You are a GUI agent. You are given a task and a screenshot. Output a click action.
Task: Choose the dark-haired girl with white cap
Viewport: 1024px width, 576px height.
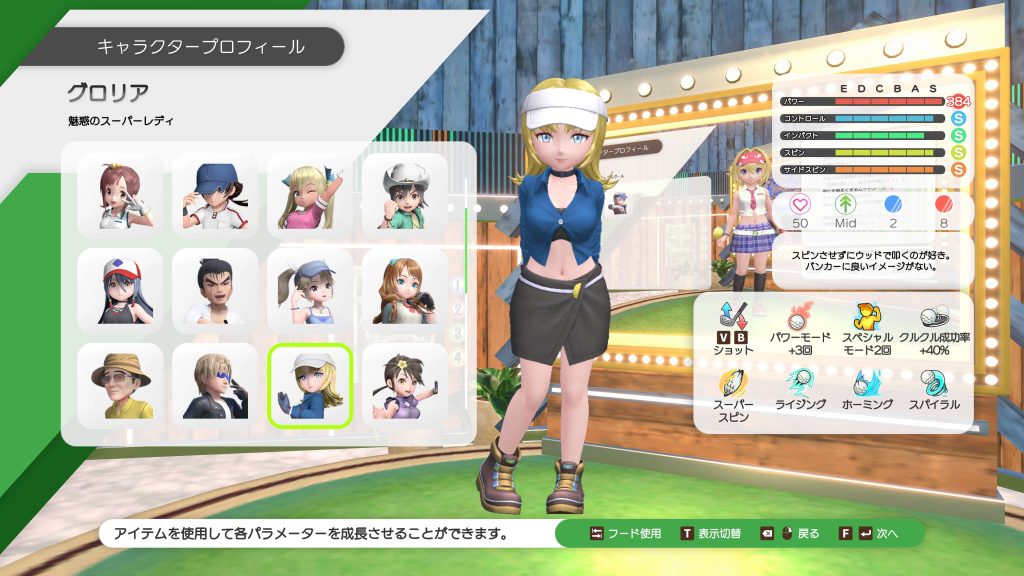[120, 290]
